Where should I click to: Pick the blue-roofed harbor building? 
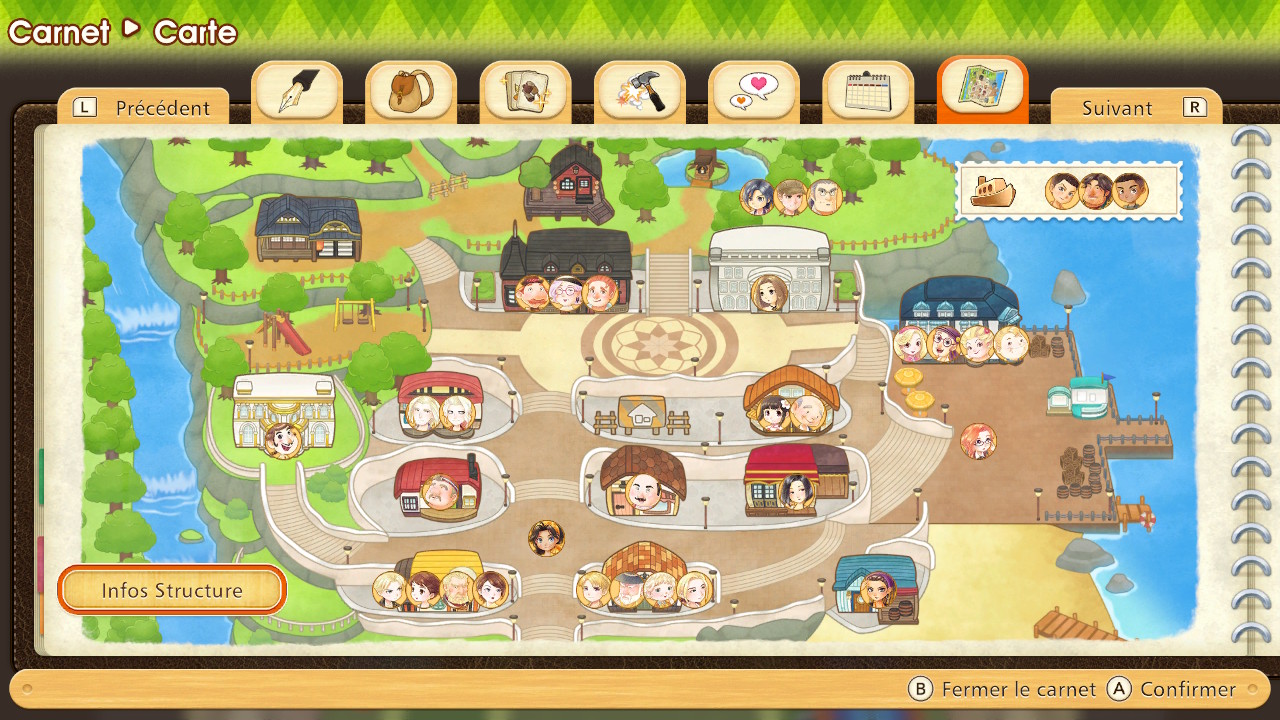coord(959,300)
